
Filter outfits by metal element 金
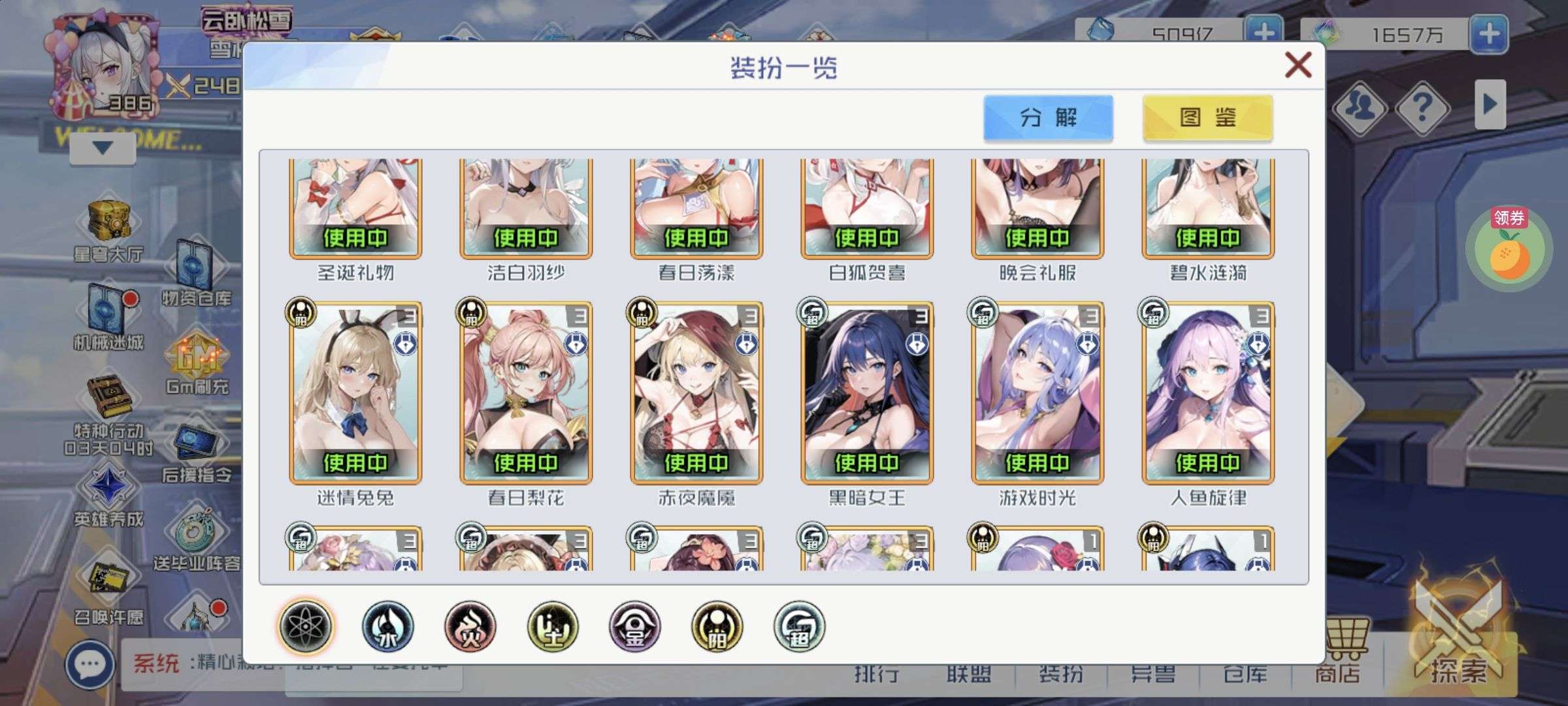(x=635, y=626)
